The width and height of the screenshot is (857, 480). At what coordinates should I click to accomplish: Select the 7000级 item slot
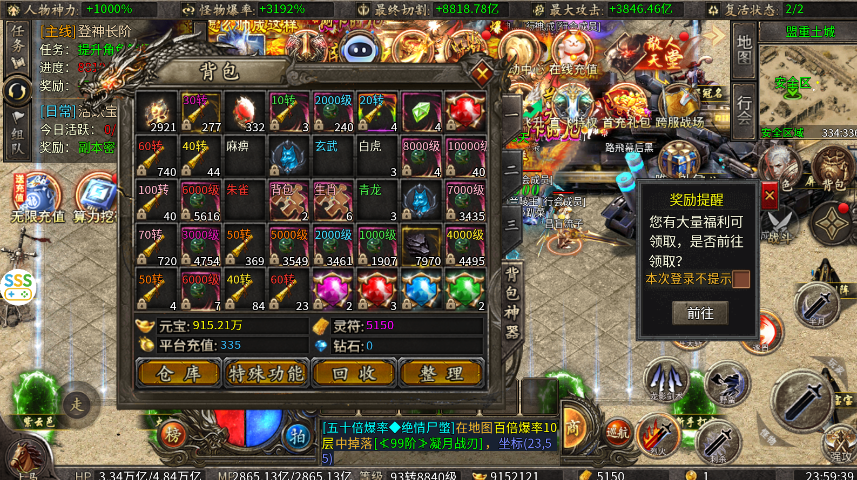pos(463,200)
